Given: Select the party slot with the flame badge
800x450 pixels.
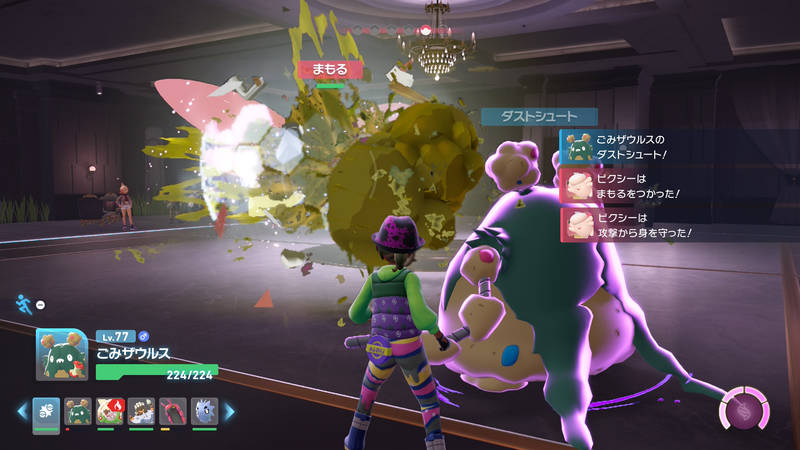Looking at the screenshot, I should pyautogui.click(x=110, y=411).
